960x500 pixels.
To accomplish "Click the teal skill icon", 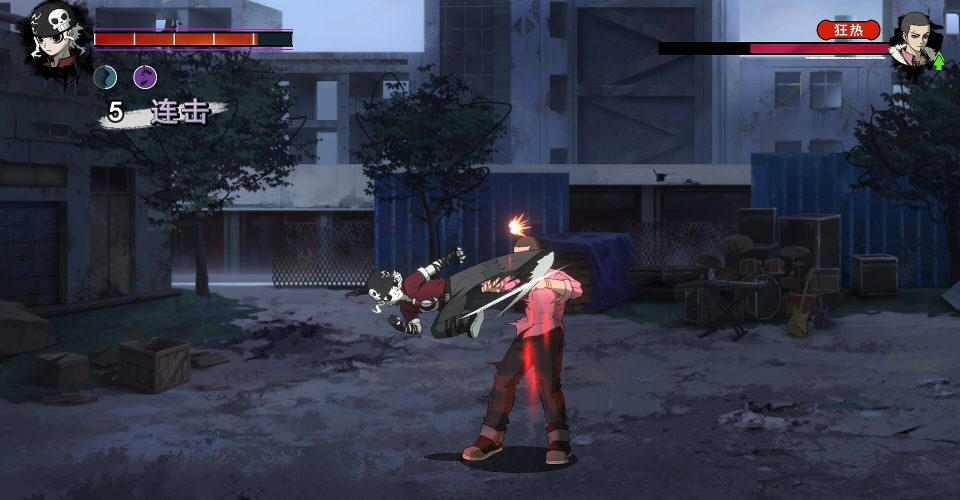I will coord(105,77).
